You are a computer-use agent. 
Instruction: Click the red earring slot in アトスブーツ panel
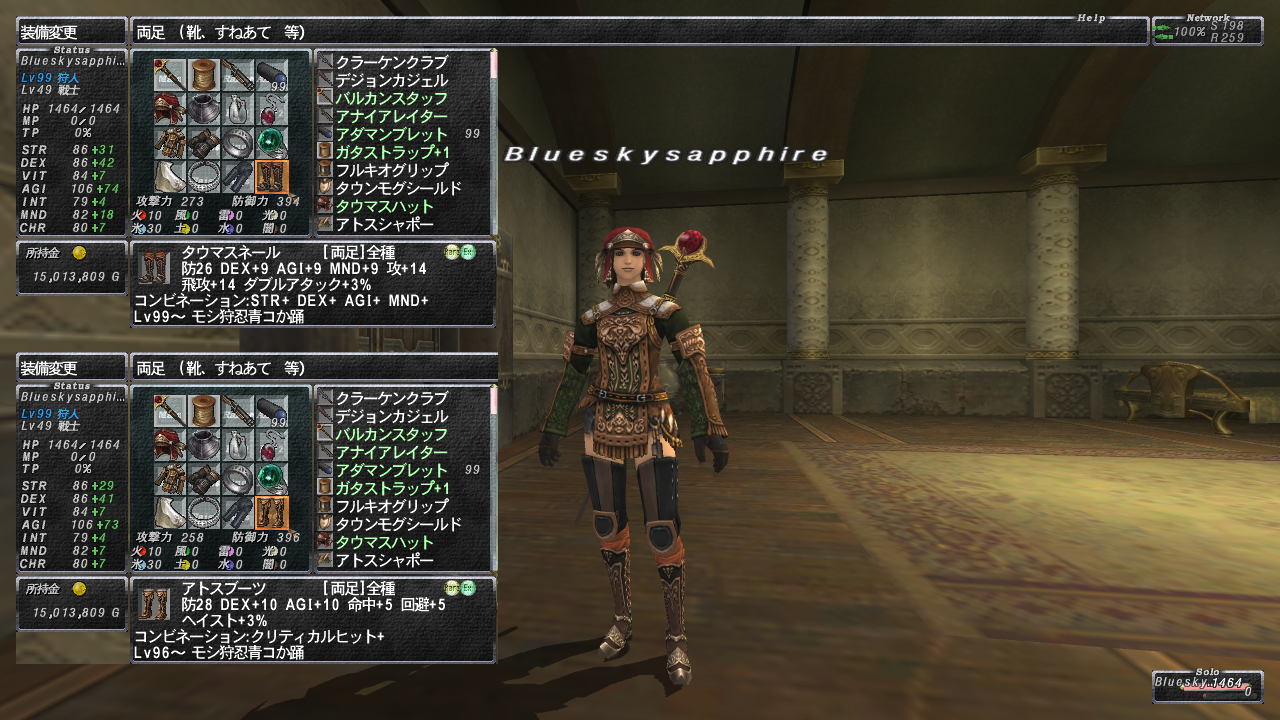(271, 445)
